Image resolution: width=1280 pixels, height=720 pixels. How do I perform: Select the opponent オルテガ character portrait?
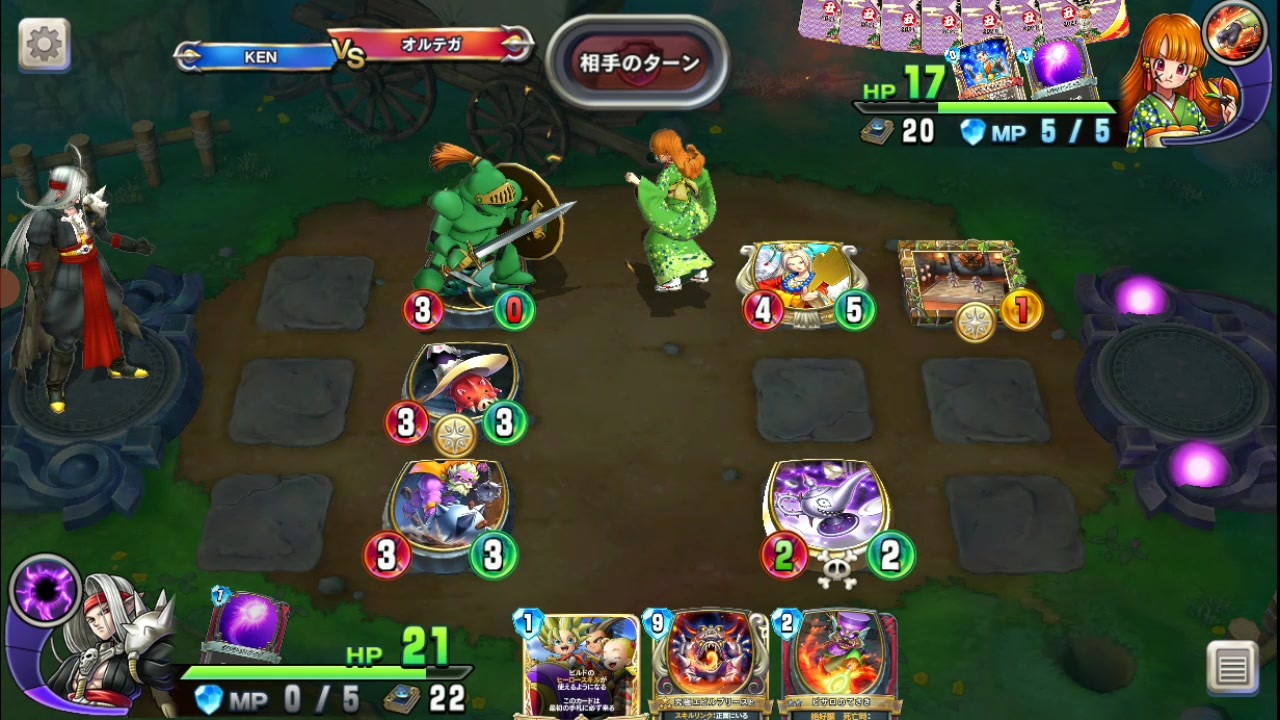click(x=1180, y=70)
